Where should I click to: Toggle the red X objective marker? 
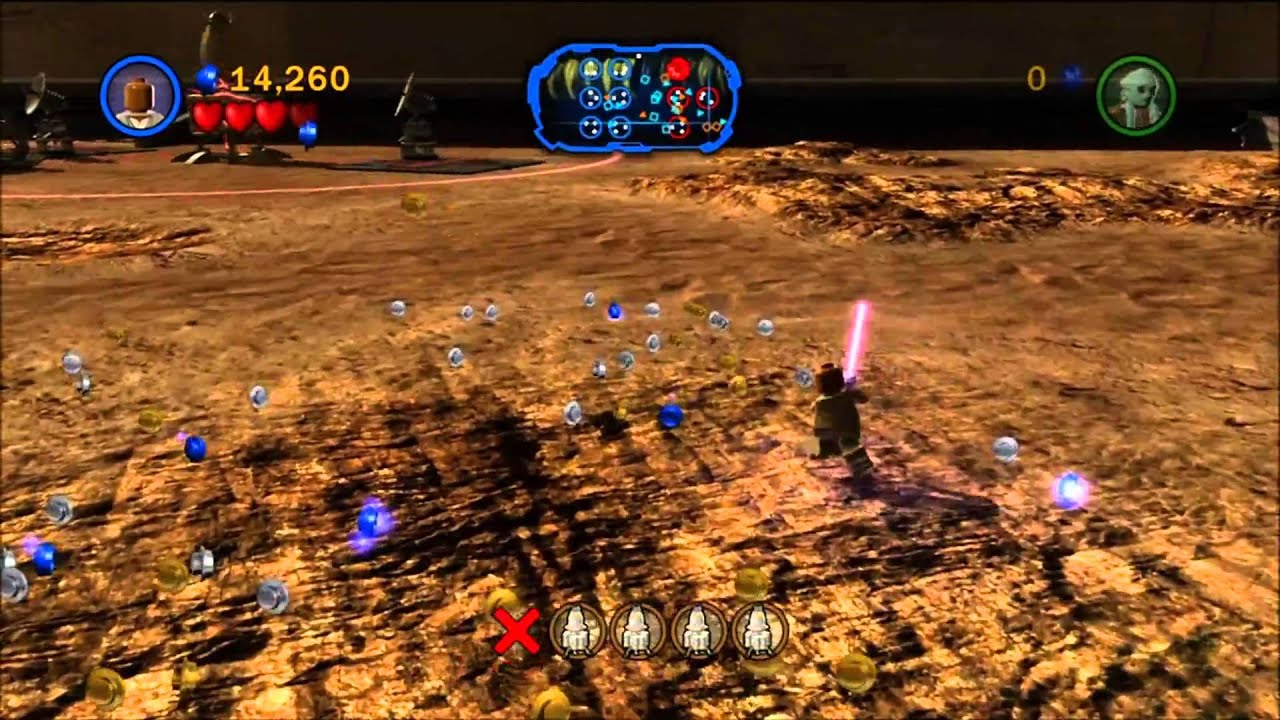pyautogui.click(x=519, y=630)
